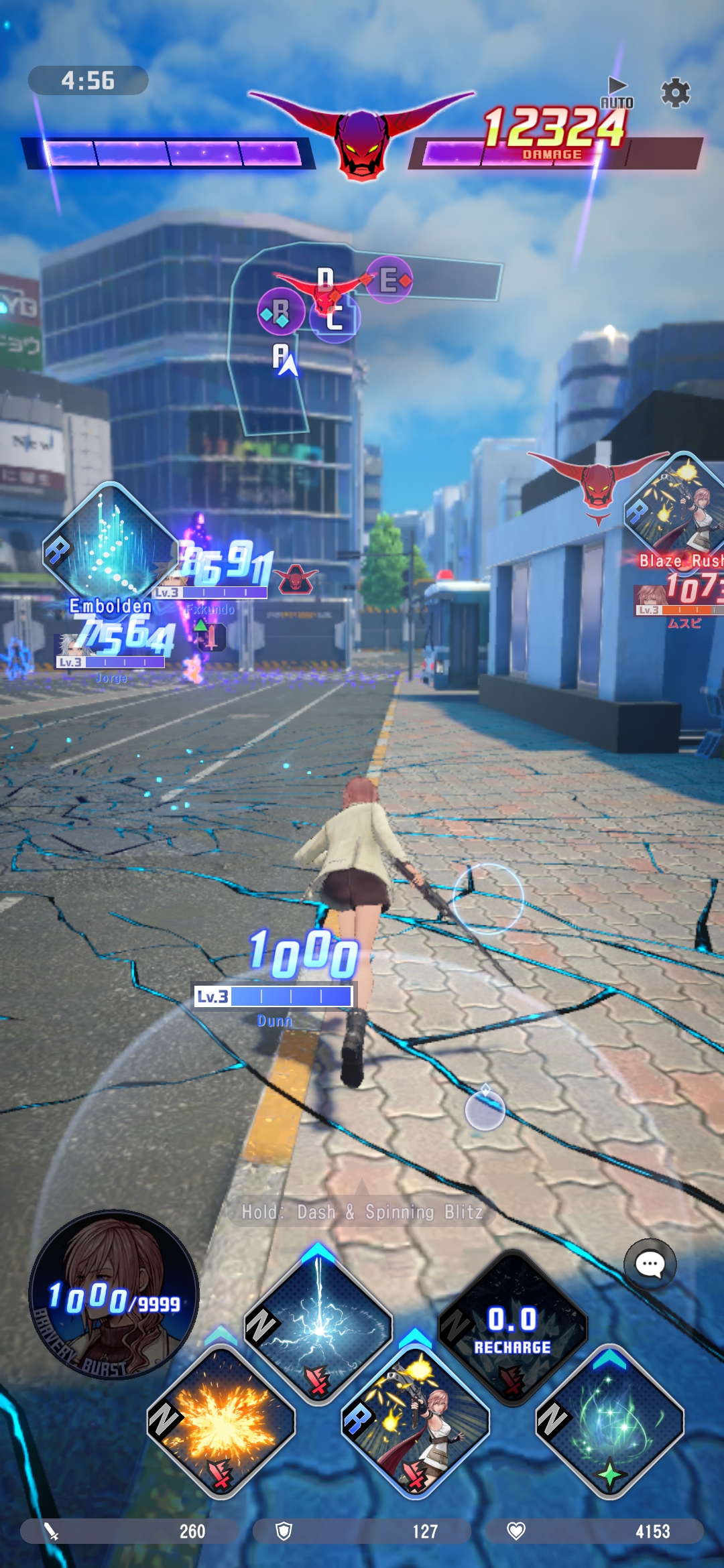Select area marker E on minimap
724x1568 pixels.
click(389, 279)
